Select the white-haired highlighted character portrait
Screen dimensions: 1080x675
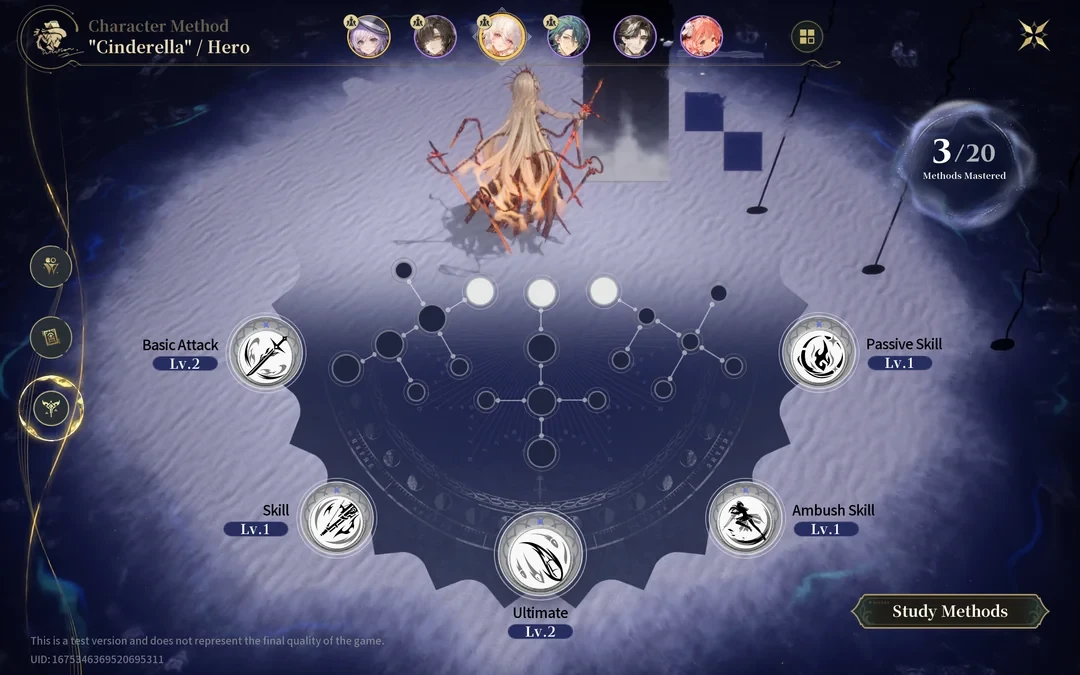pyautogui.click(x=501, y=37)
